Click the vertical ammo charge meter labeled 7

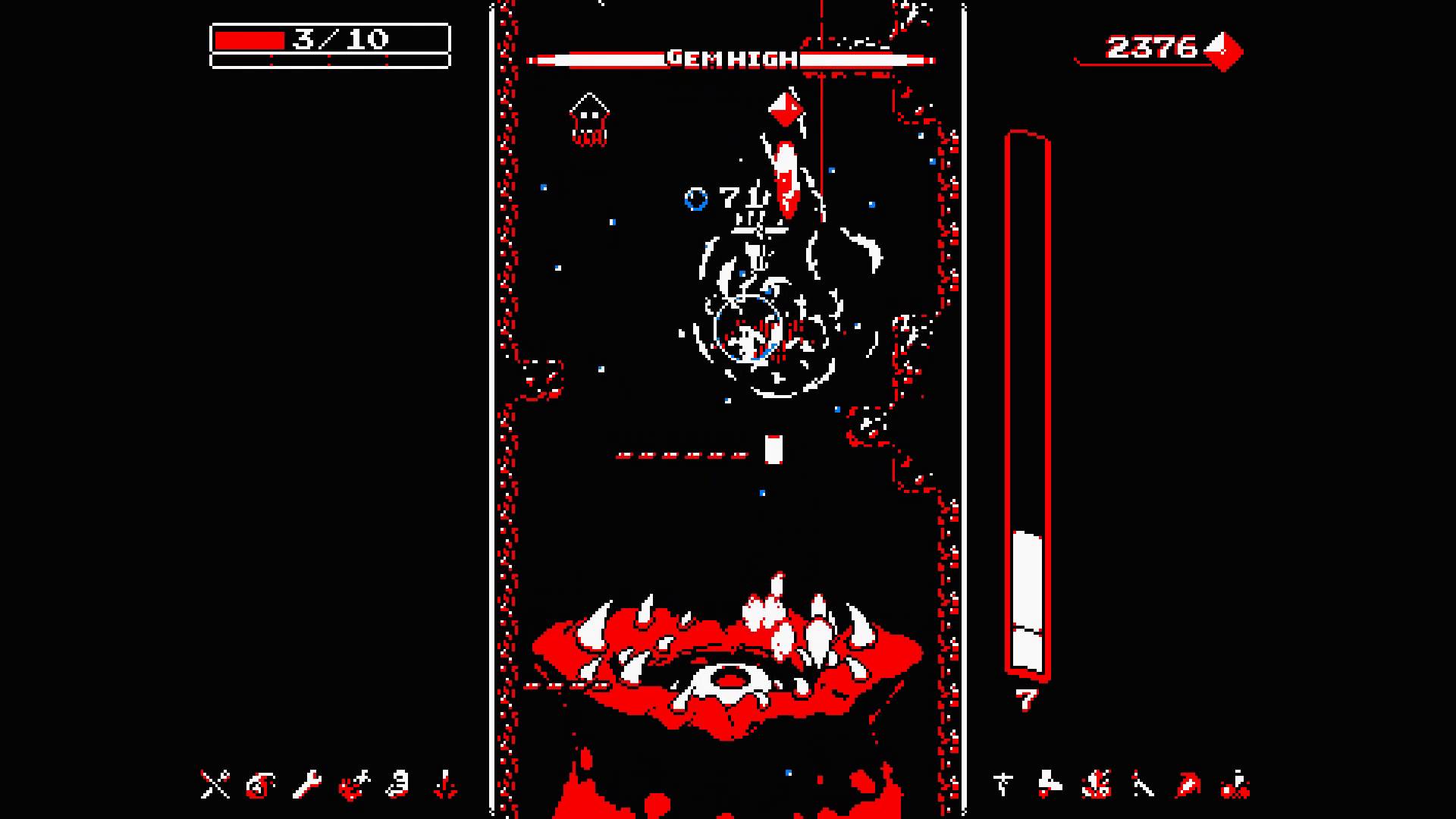1028,417
